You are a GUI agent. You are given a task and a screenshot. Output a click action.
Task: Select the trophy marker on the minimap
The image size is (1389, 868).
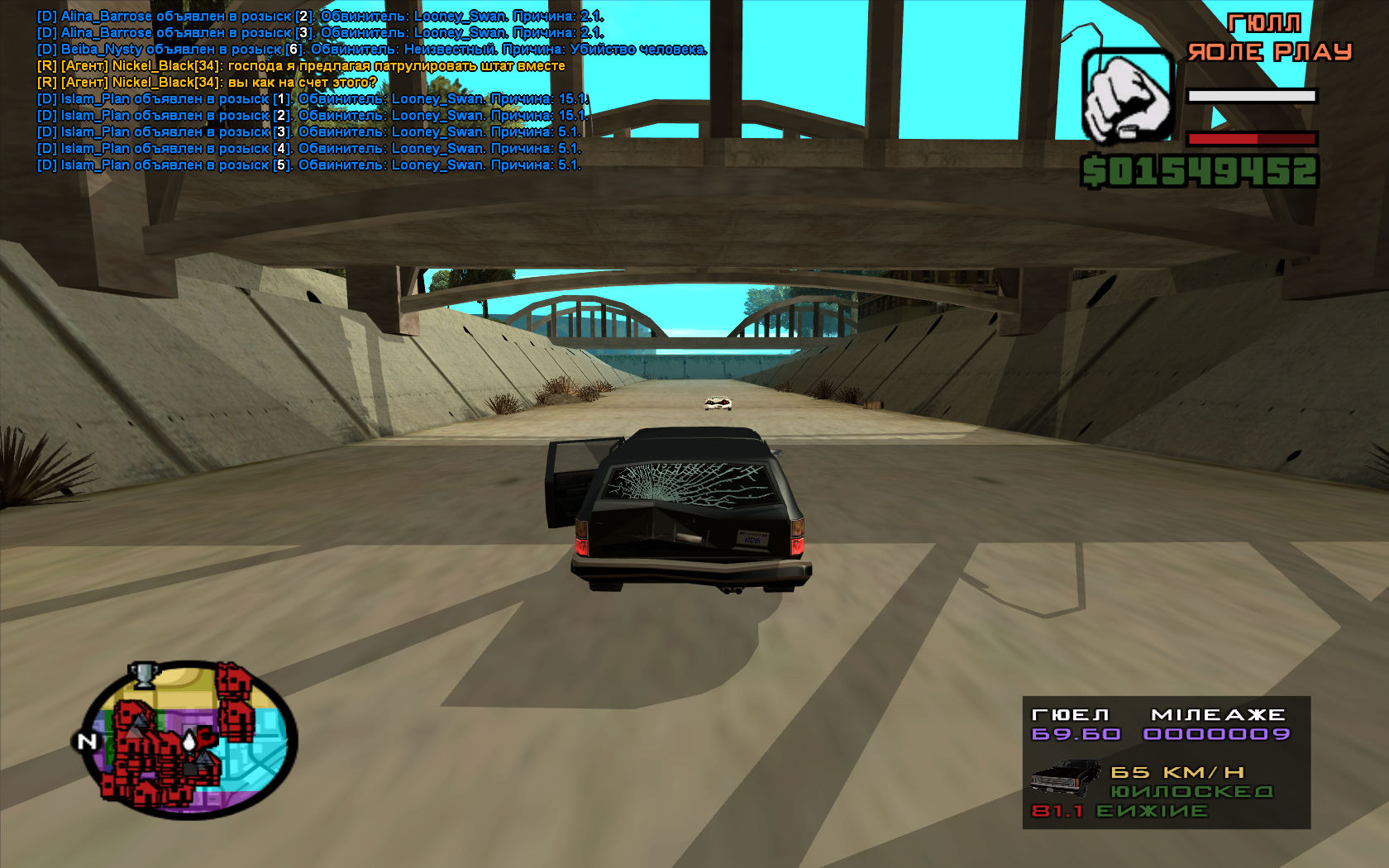(144, 675)
